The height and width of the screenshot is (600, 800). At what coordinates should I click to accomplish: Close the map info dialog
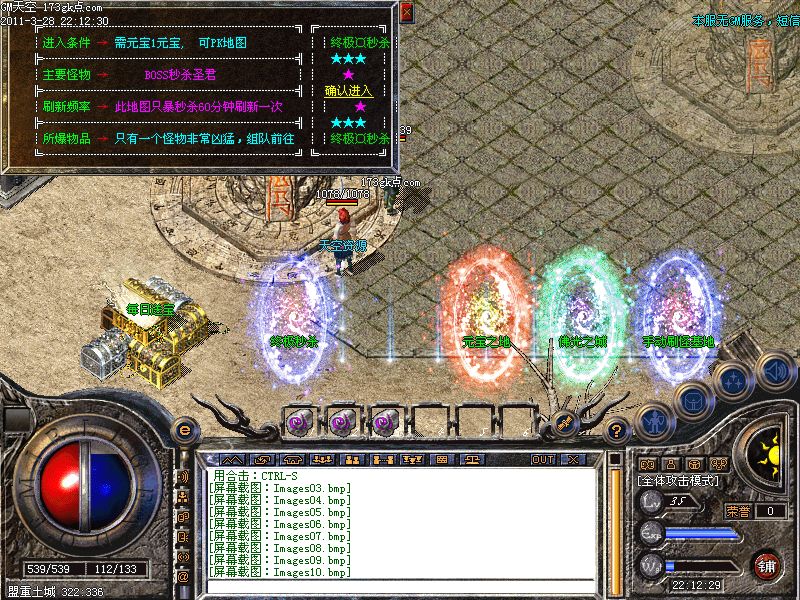pos(405,13)
